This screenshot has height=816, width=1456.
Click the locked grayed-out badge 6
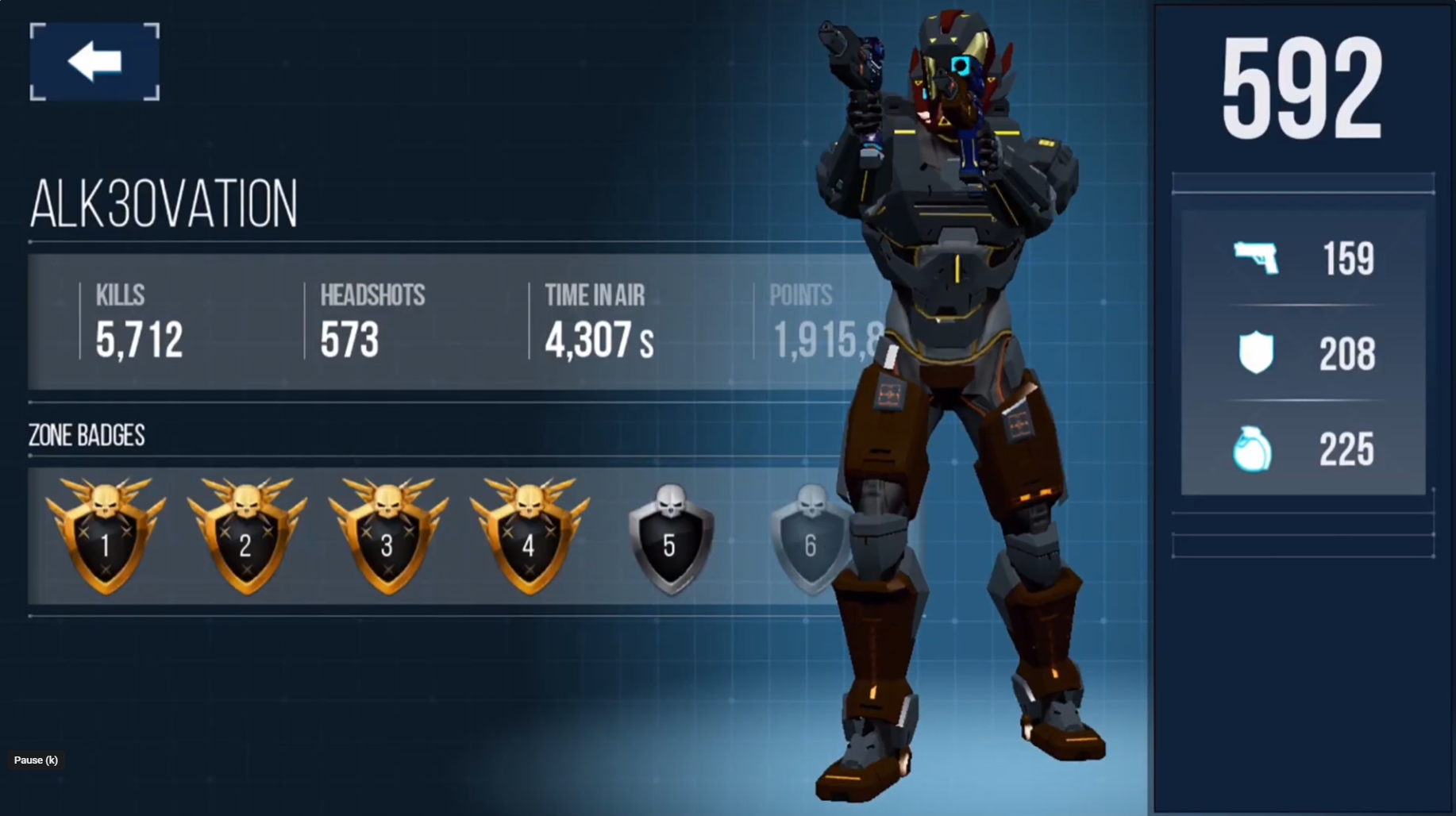(810, 538)
